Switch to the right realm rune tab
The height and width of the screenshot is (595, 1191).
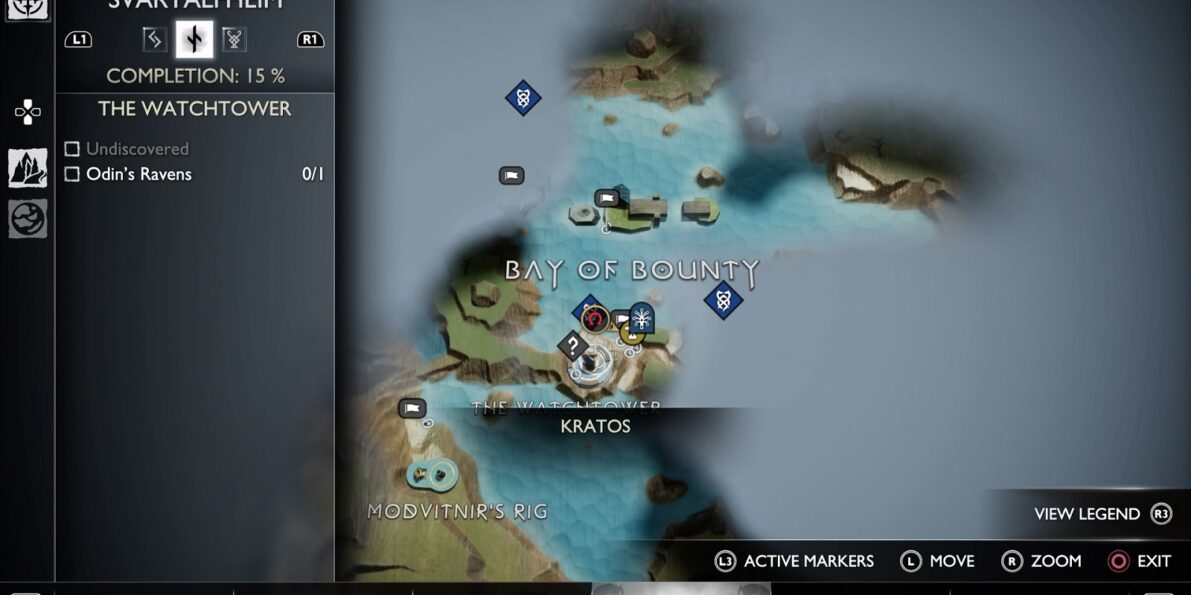pyautogui.click(x=234, y=40)
